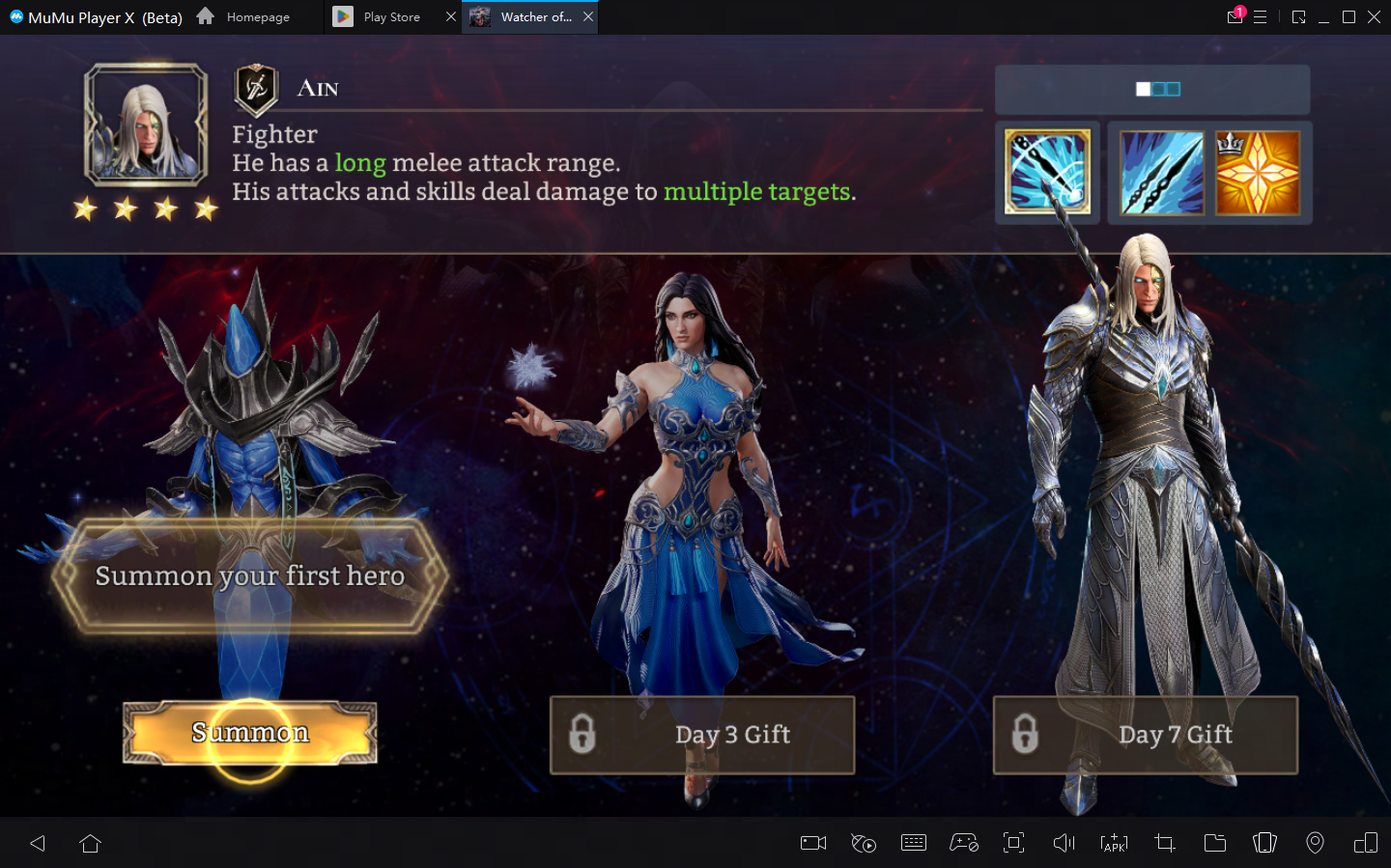
Task: Click the Fighter class emblem icon
Action: click(x=256, y=89)
